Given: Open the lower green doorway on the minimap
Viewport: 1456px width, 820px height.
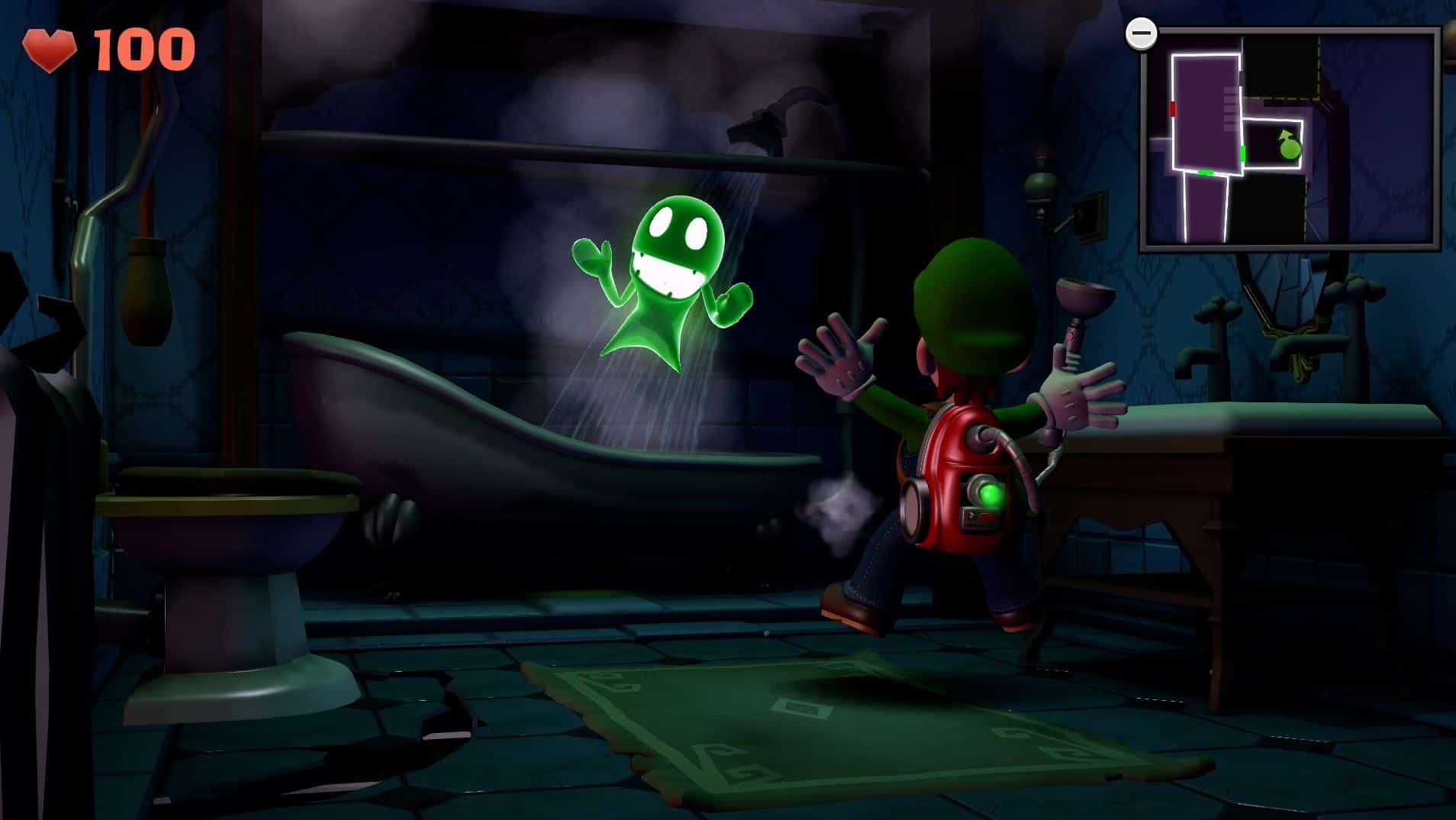Looking at the screenshot, I should pos(1206,173).
